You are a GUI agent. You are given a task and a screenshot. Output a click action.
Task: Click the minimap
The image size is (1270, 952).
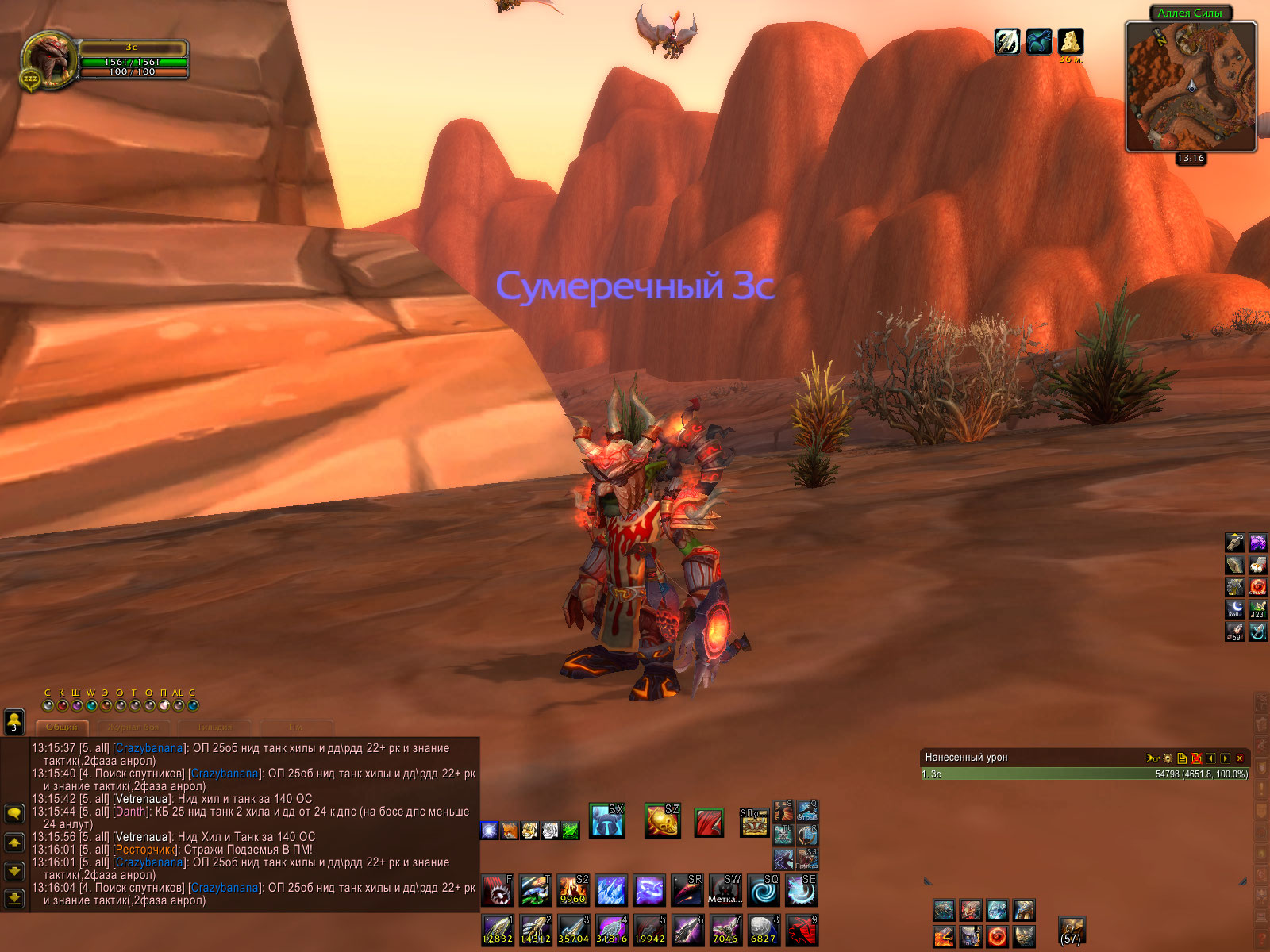tap(1191, 87)
